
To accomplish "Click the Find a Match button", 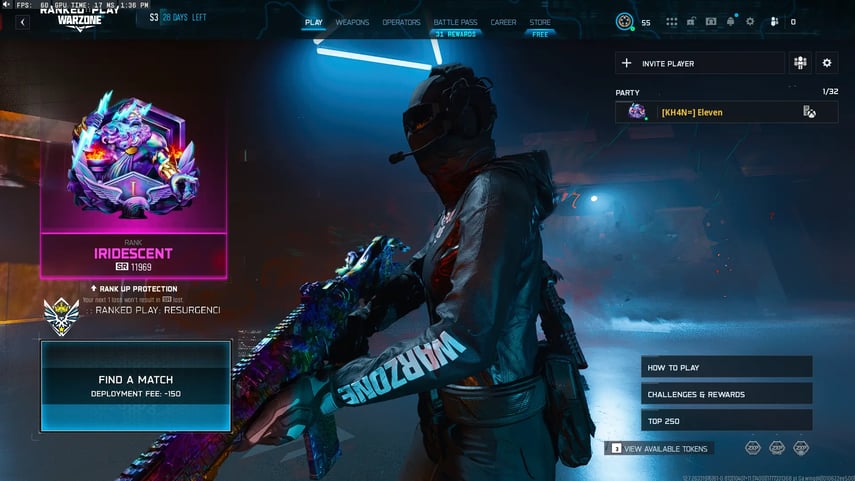I will [x=135, y=386].
